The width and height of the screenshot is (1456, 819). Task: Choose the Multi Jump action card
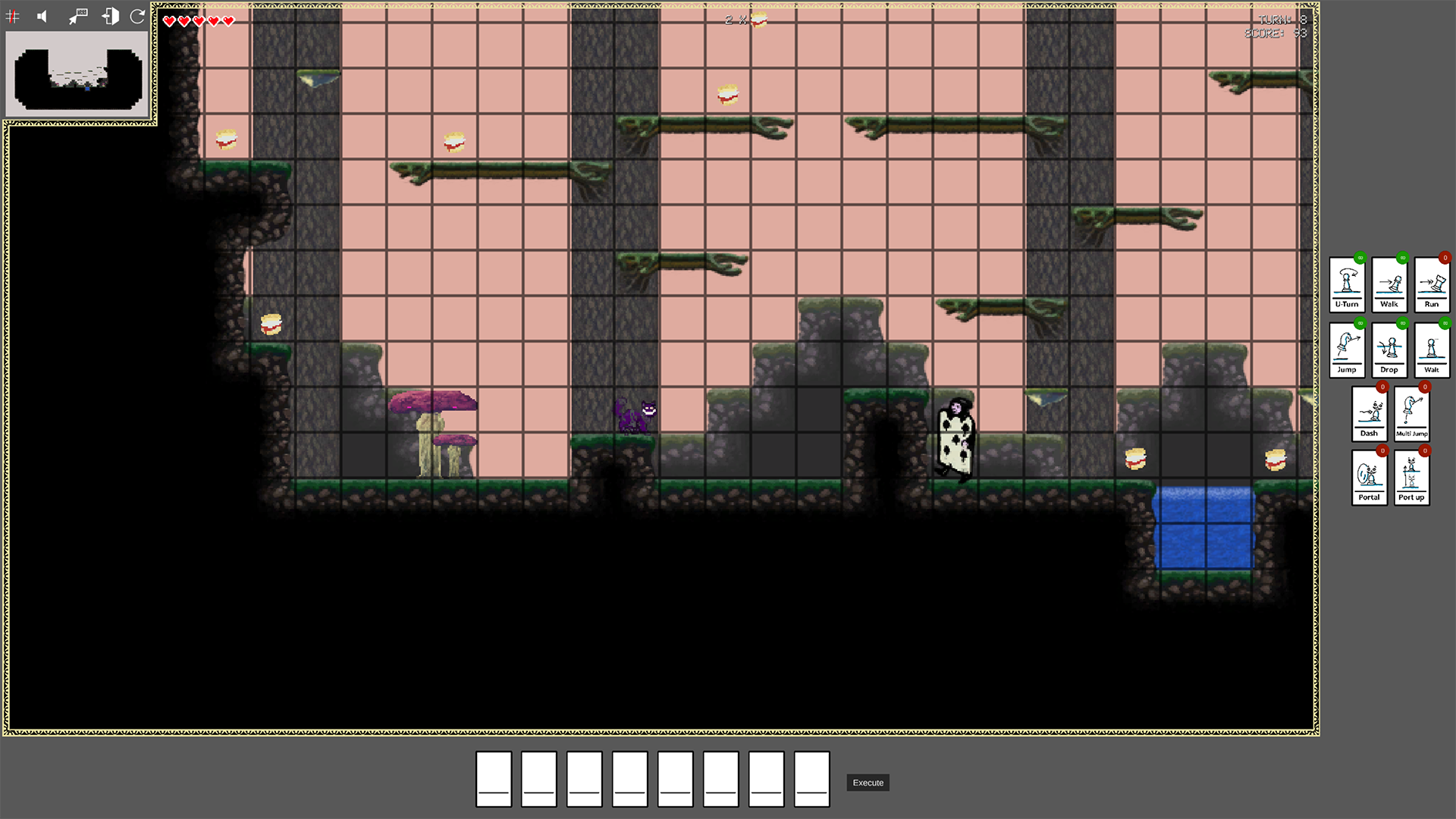coord(1411,414)
